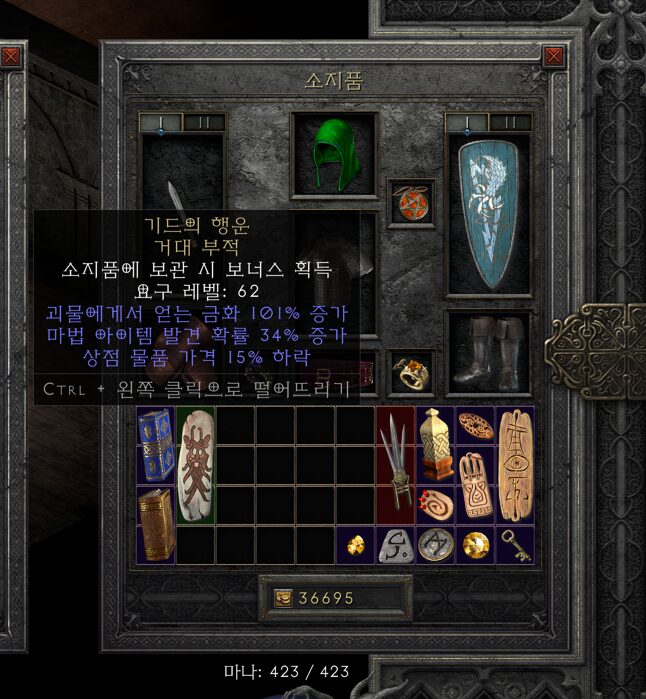Select the equipped leather boots
646x699 pixels.
coord(489,350)
